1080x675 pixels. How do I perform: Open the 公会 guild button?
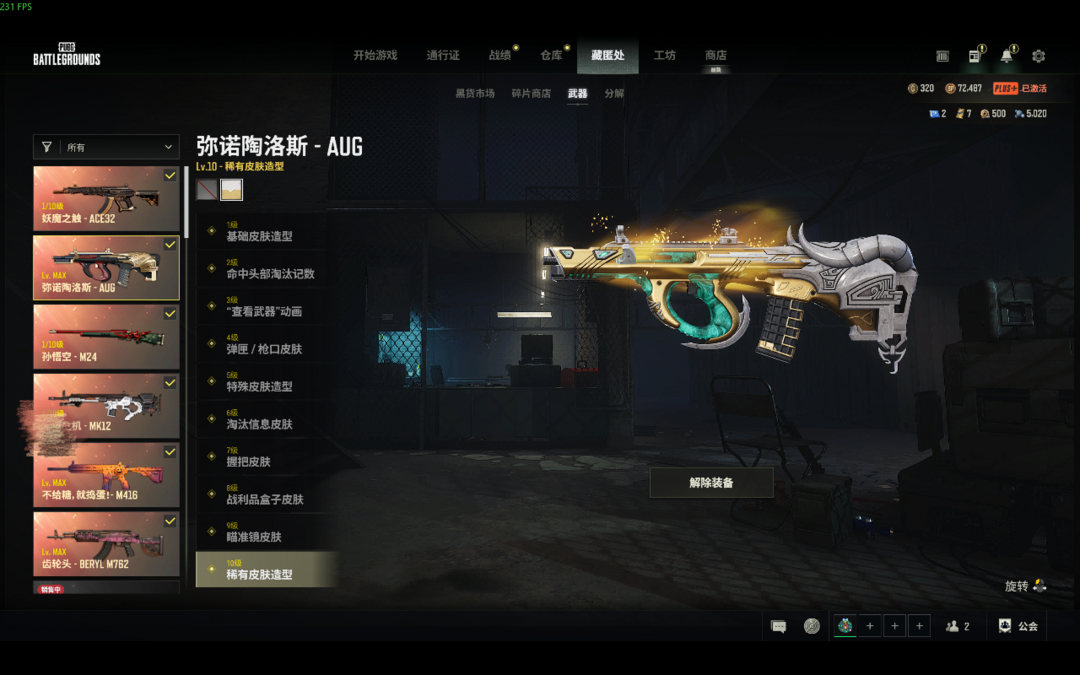coord(1019,627)
